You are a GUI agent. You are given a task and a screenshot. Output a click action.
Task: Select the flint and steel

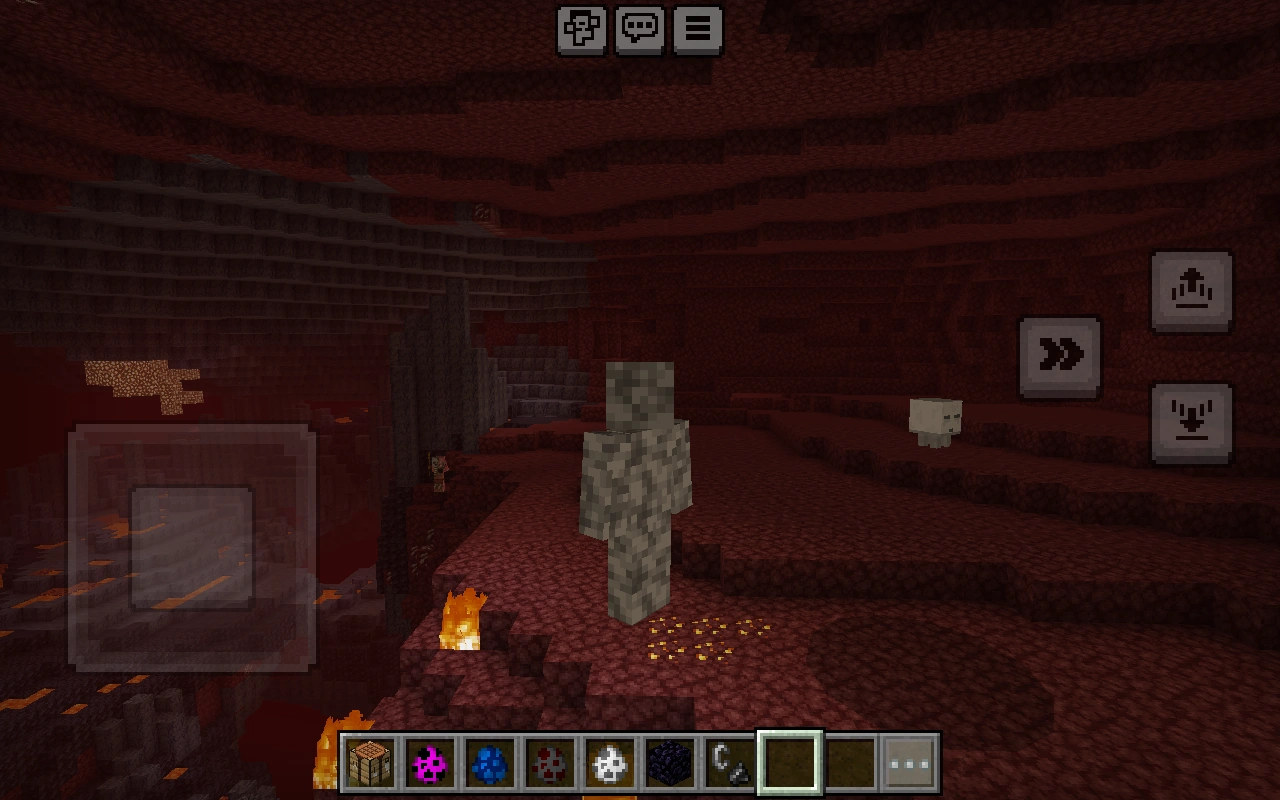pyautogui.click(x=730, y=763)
